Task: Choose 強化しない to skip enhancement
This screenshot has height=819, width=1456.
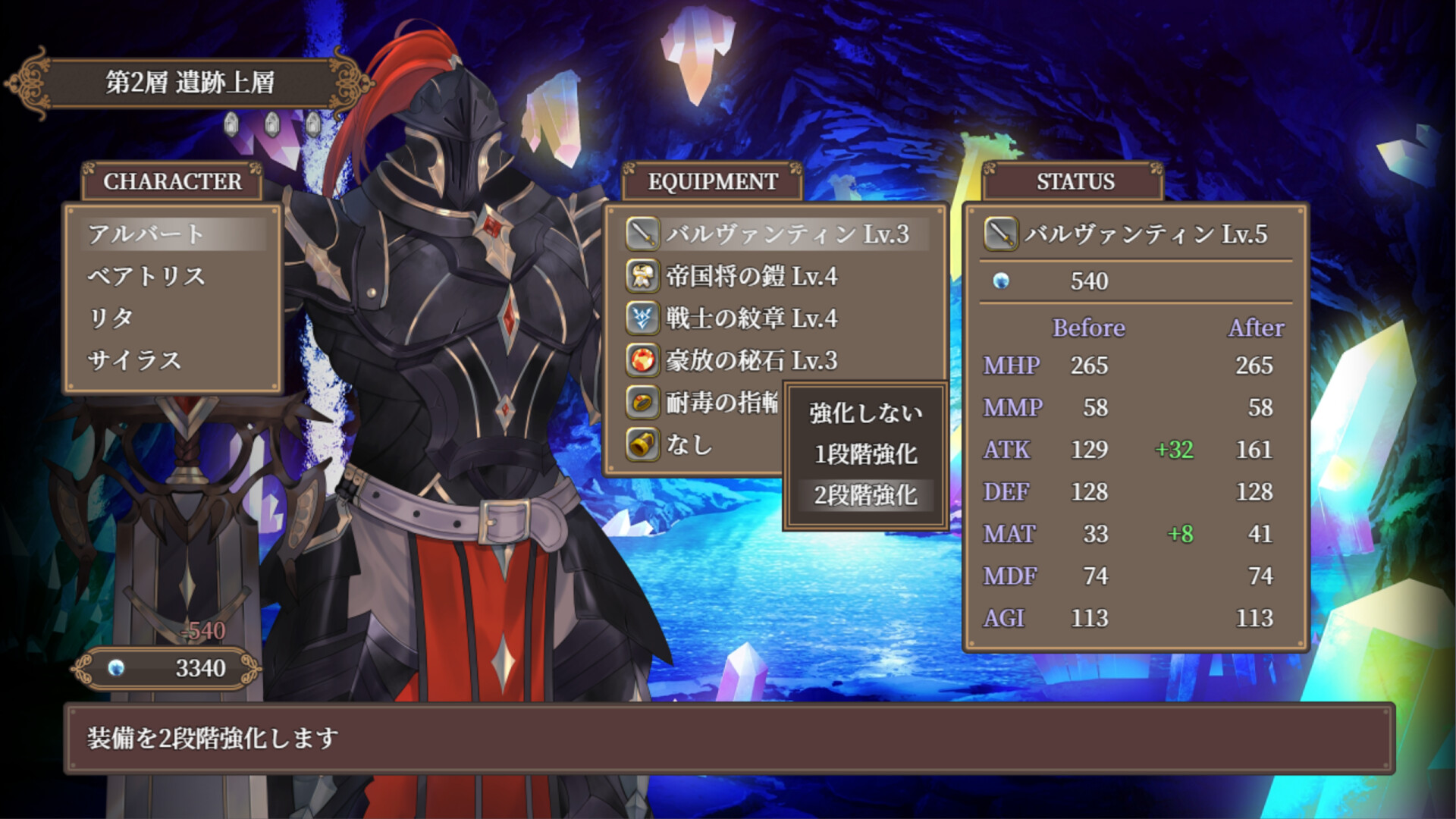Action: [x=864, y=413]
